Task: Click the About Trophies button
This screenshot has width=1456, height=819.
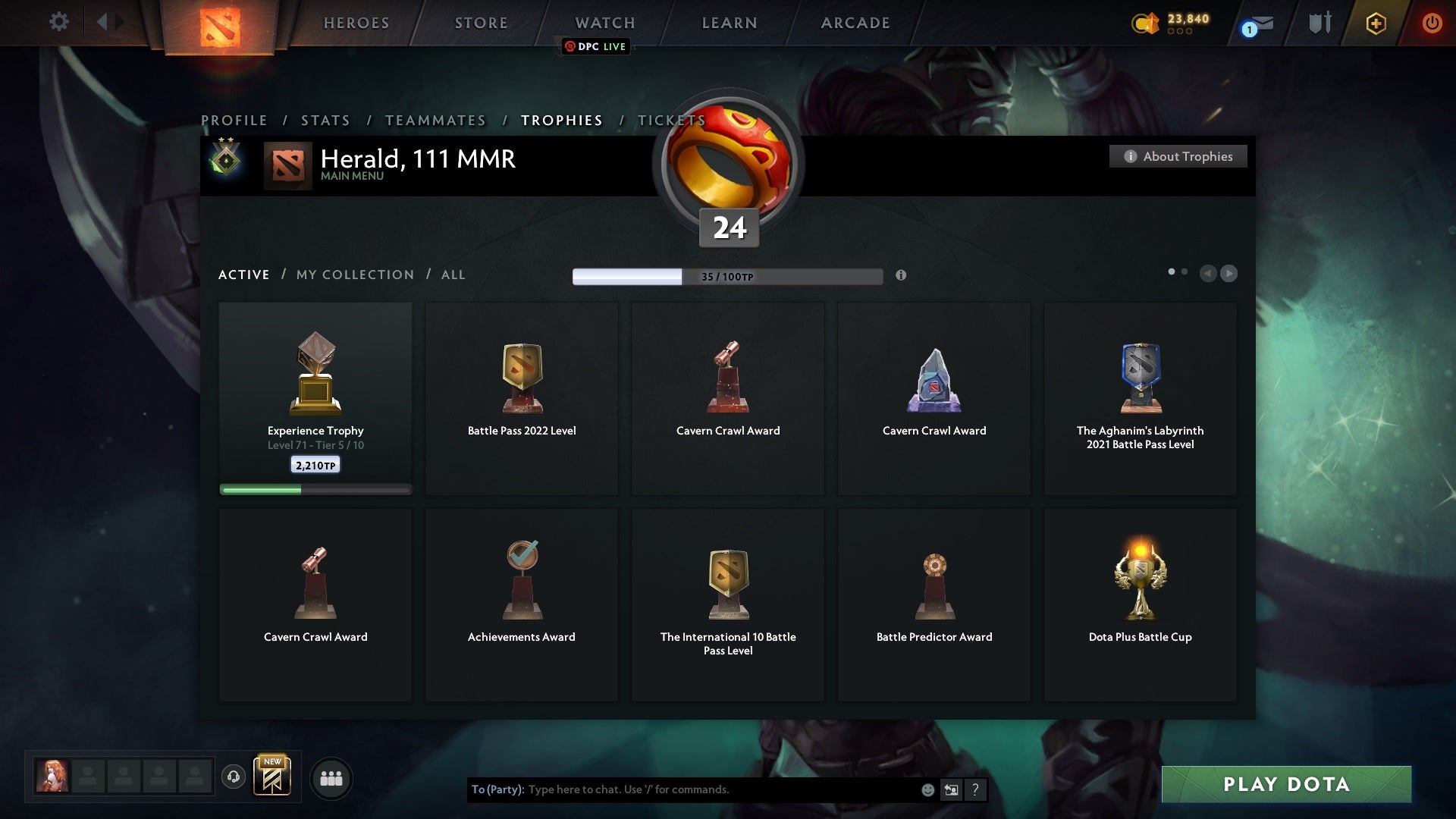Action: [1178, 156]
